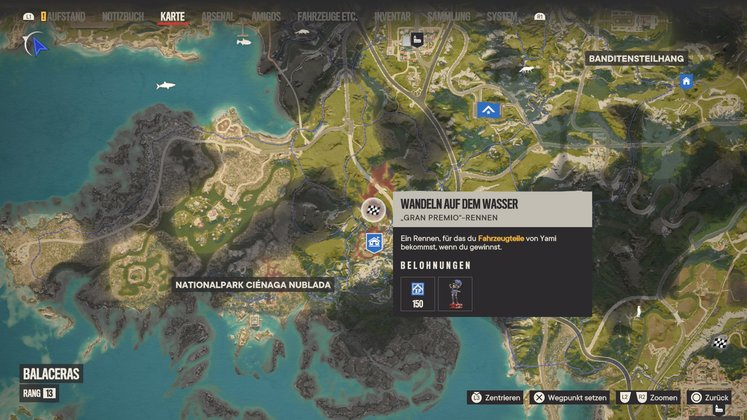Select the highlighted Gran Premio race marker
The width and height of the screenshot is (747, 420).
pos(372,210)
